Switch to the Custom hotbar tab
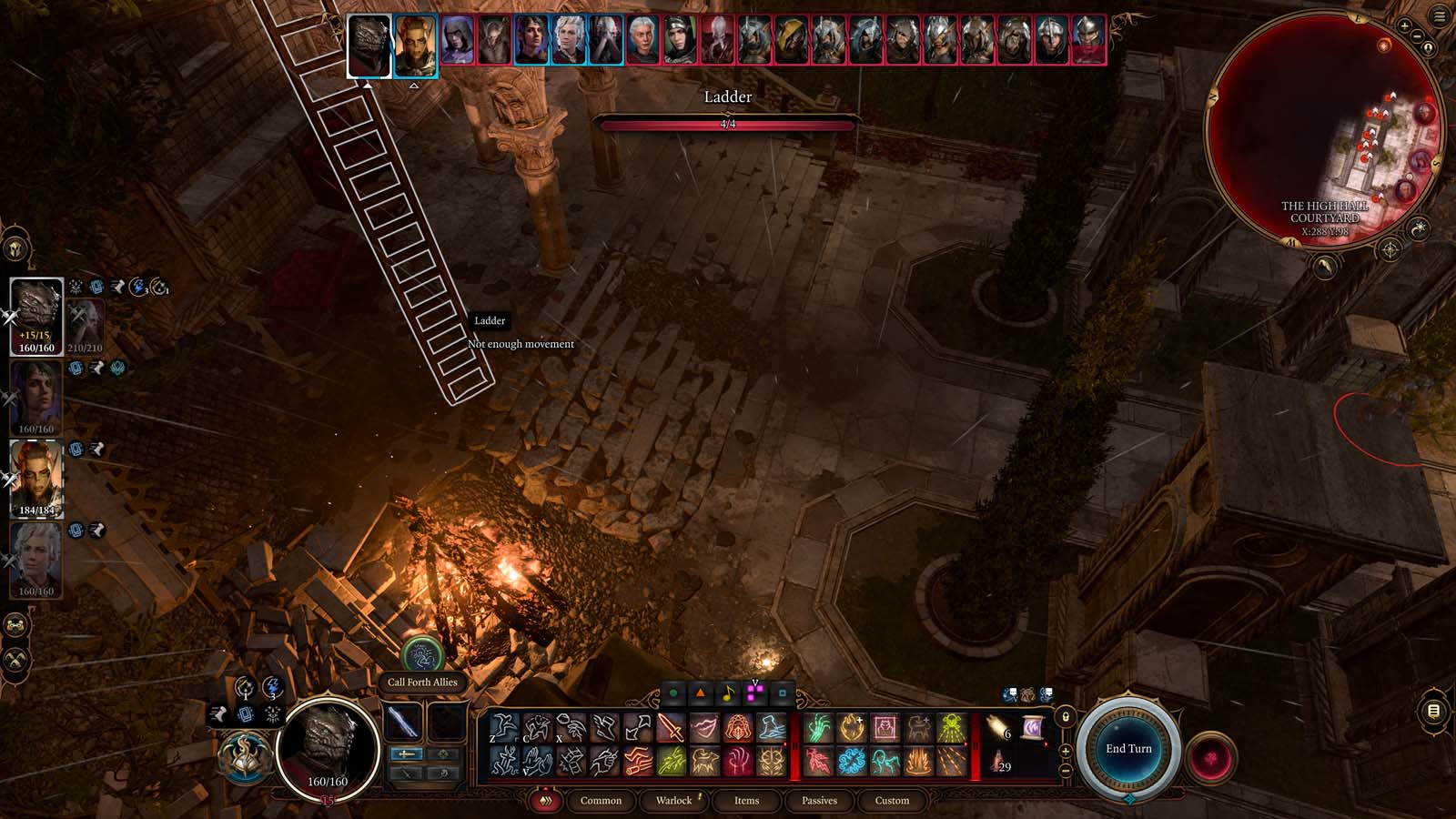Image resolution: width=1456 pixels, height=819 pixels. 892,801
